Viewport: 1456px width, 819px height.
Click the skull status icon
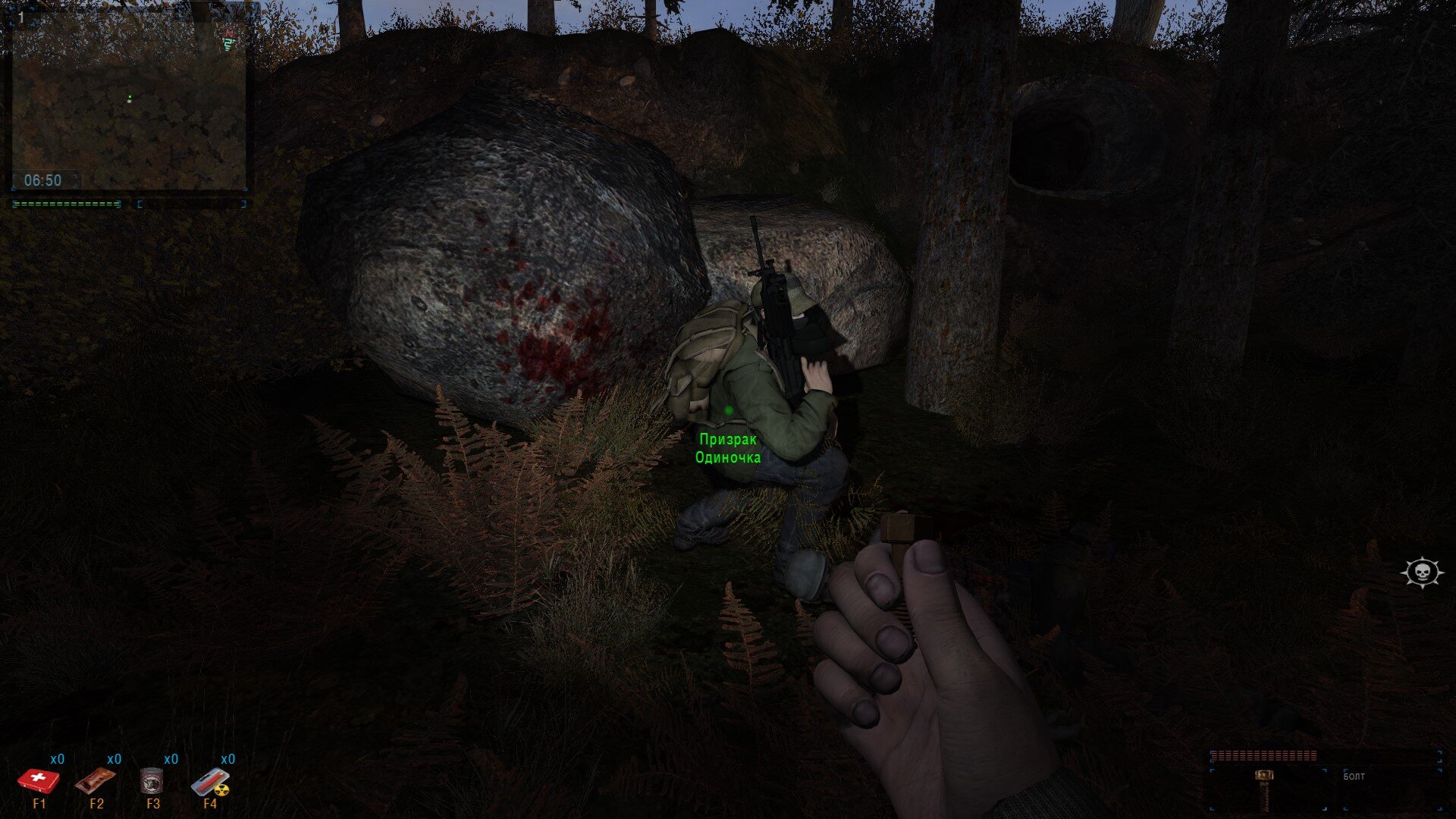click(1422, 573)
